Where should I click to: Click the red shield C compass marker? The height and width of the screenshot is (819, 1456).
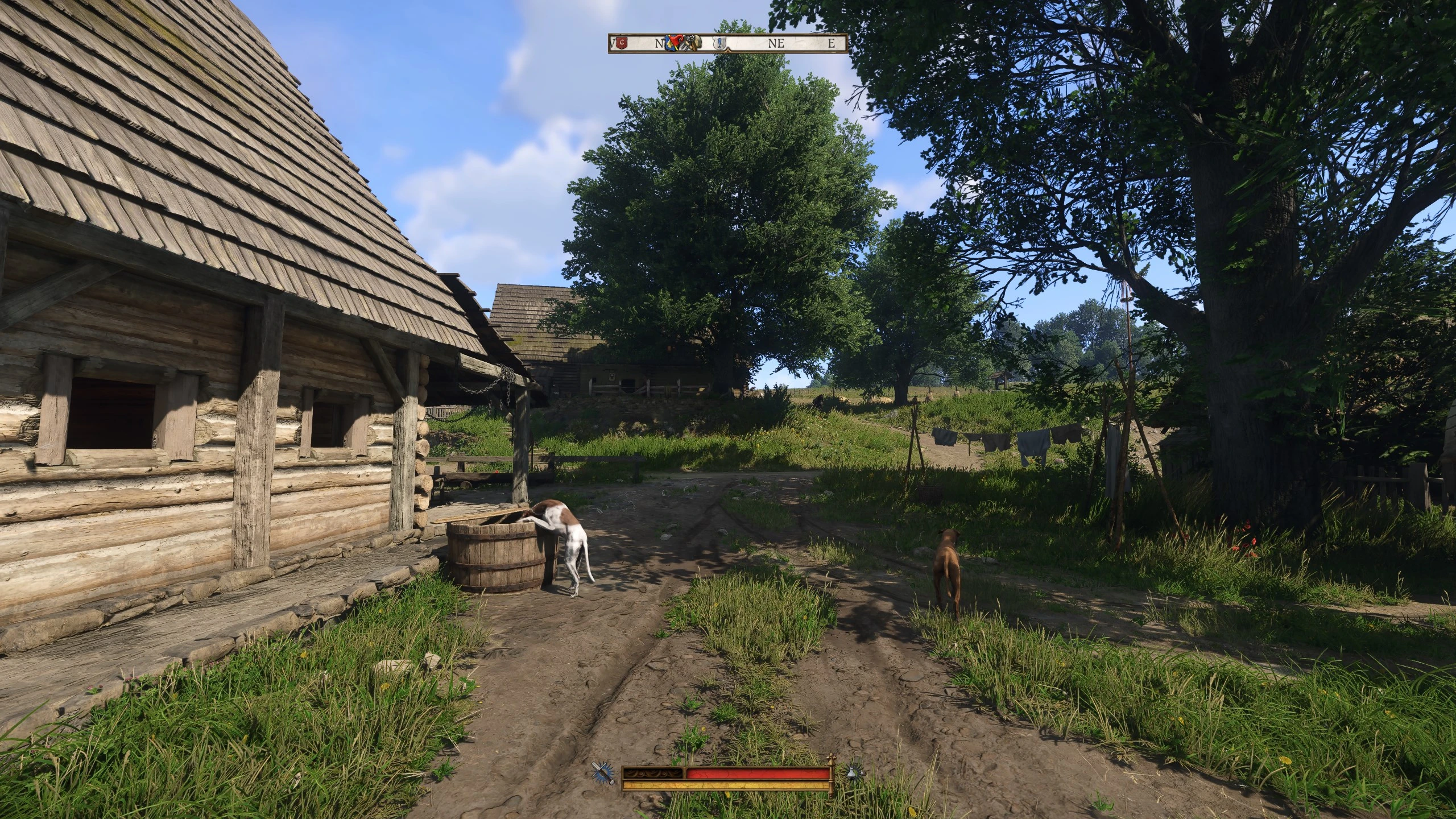coord(622,43)
